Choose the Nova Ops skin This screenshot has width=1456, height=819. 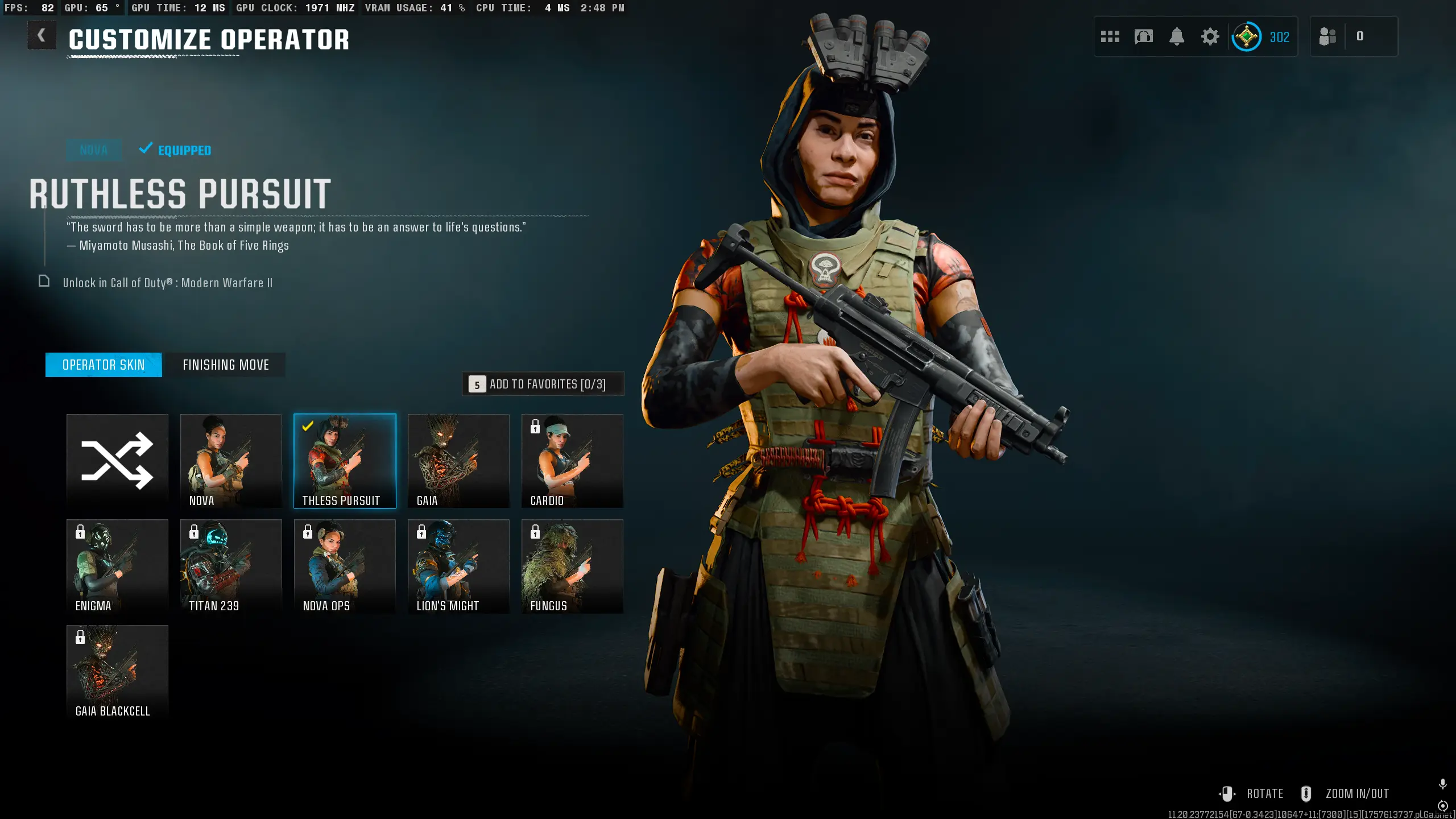(345, 566)
